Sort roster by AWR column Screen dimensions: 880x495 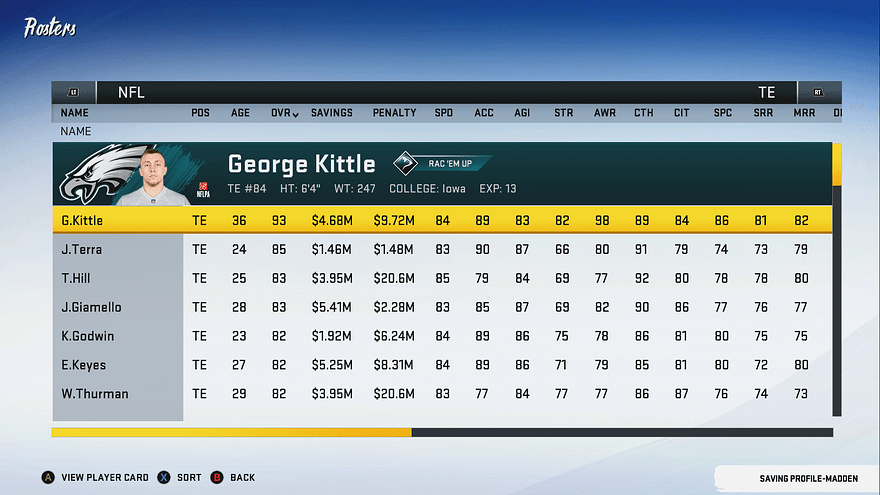pyautogui.click(x=605, y=113)
